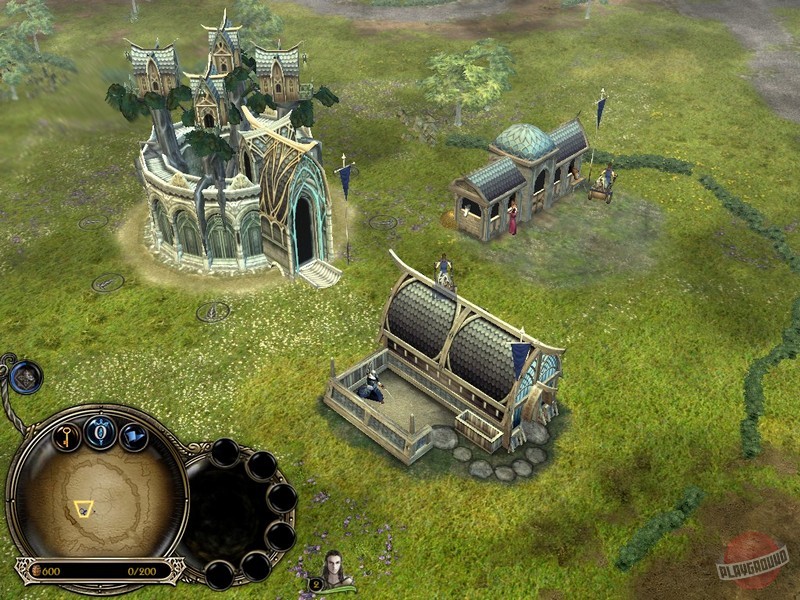Screen dimensions: 800x600
Task: Select the blue flag beacon button
Action: pyautogui.click(x=133, y=436)
